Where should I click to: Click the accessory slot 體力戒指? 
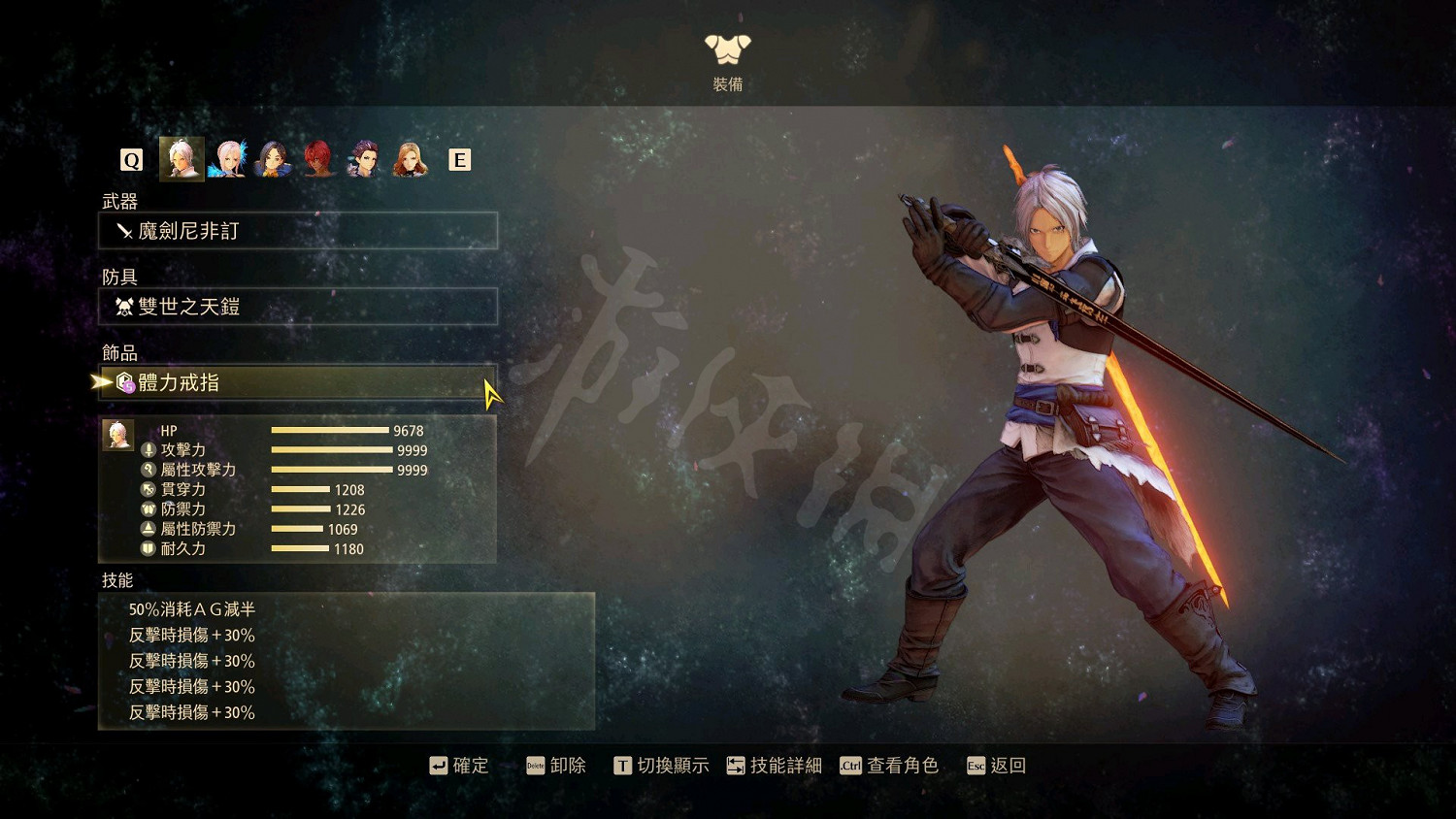[298, 382]
